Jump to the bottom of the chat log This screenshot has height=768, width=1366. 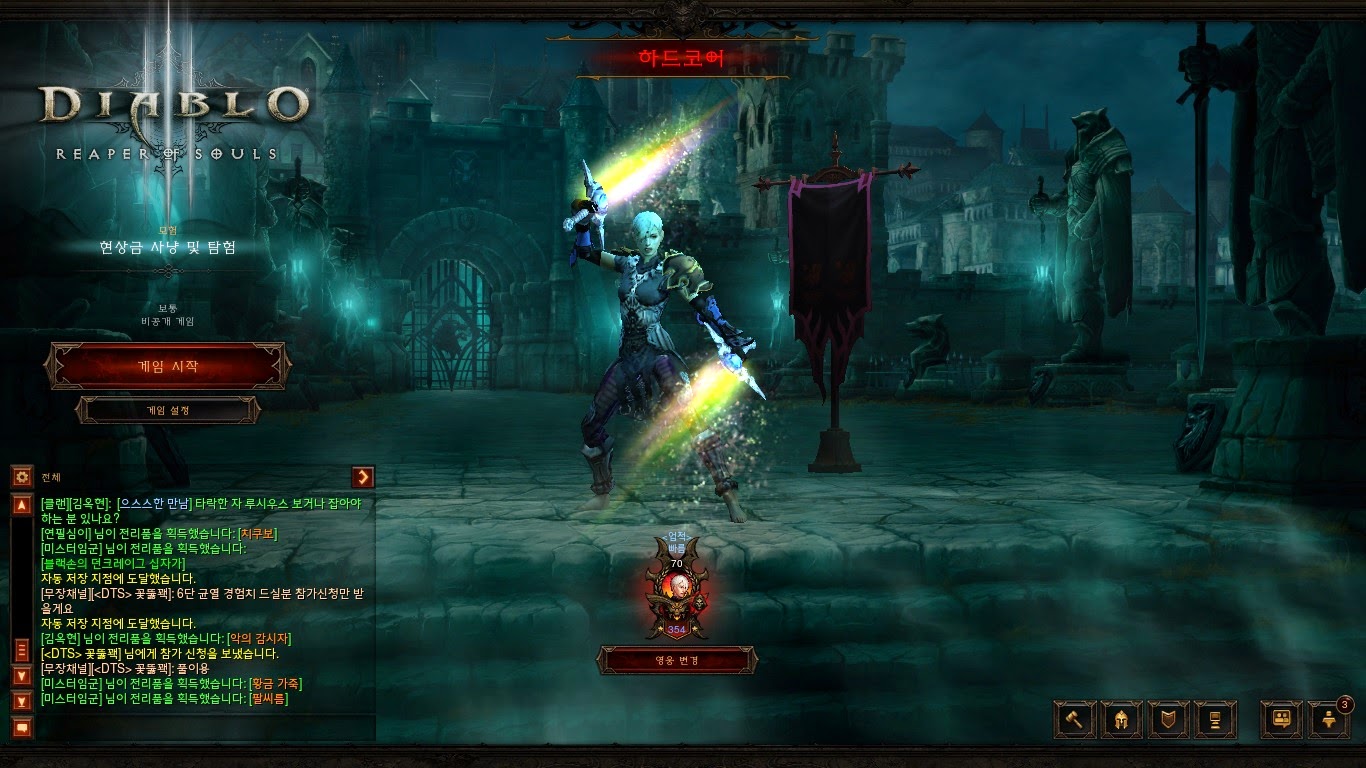click(22, 700)
